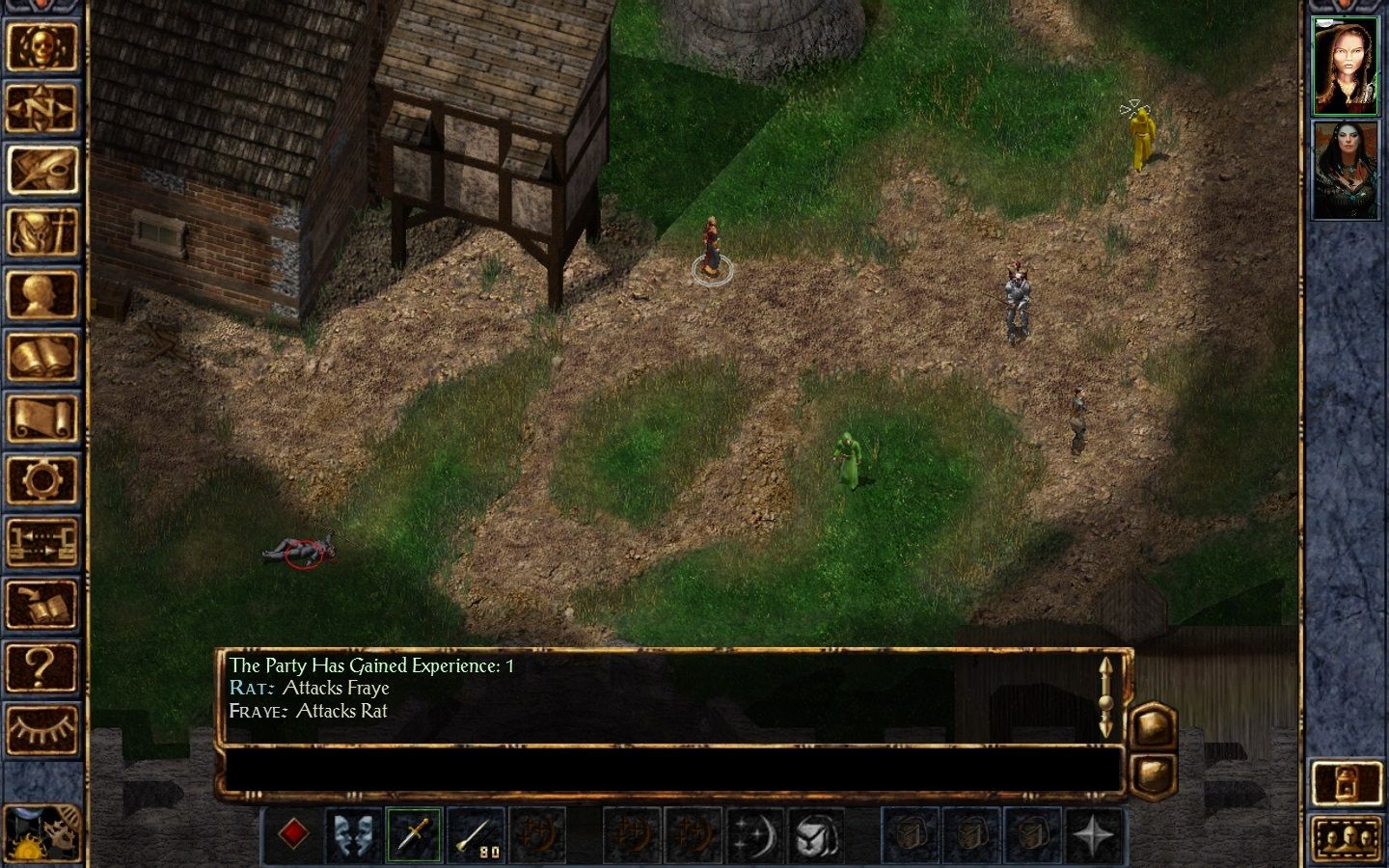
Task: Open special abilities with the silver star button
Action: tap(1094, 833)
